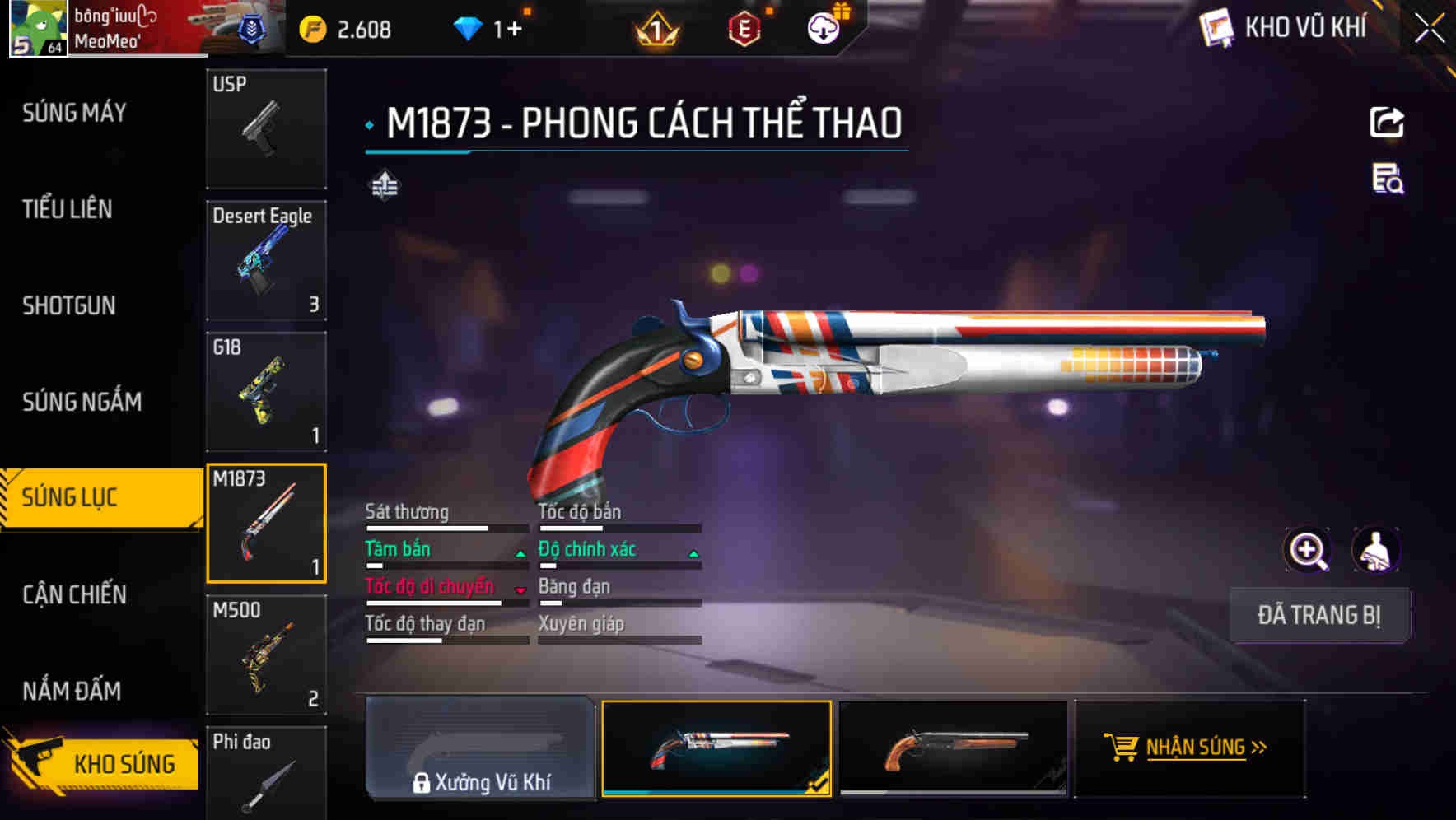Close the weapon armory screen
The image size is (1456, 820).
pyautogui.click(x=1430, y=28)
